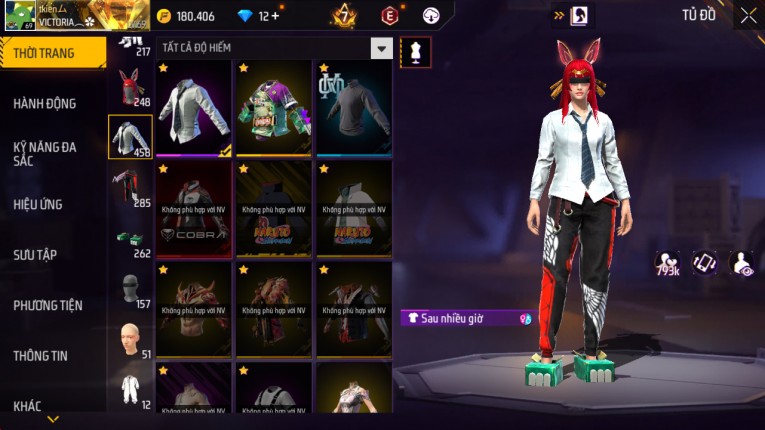Click the 793k likes heart icon

click(x=668, y=262)
